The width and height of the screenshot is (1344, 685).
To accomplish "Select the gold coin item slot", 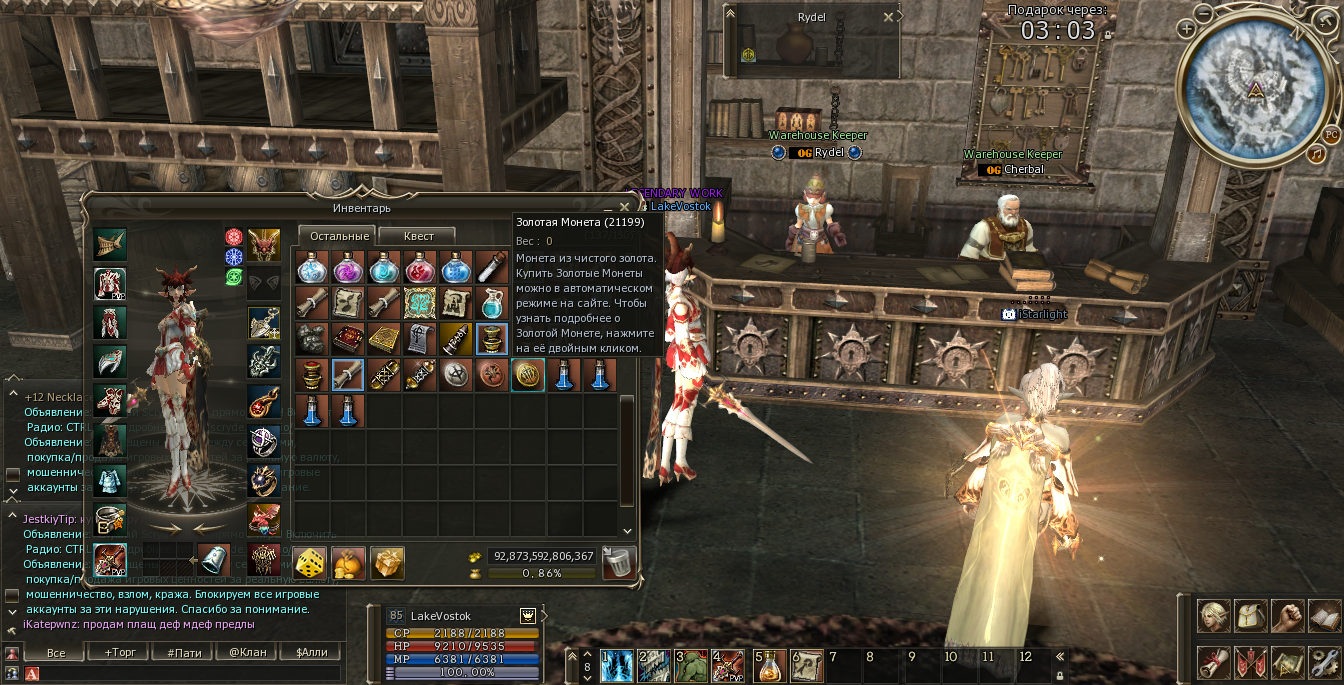I will point(527,374).
